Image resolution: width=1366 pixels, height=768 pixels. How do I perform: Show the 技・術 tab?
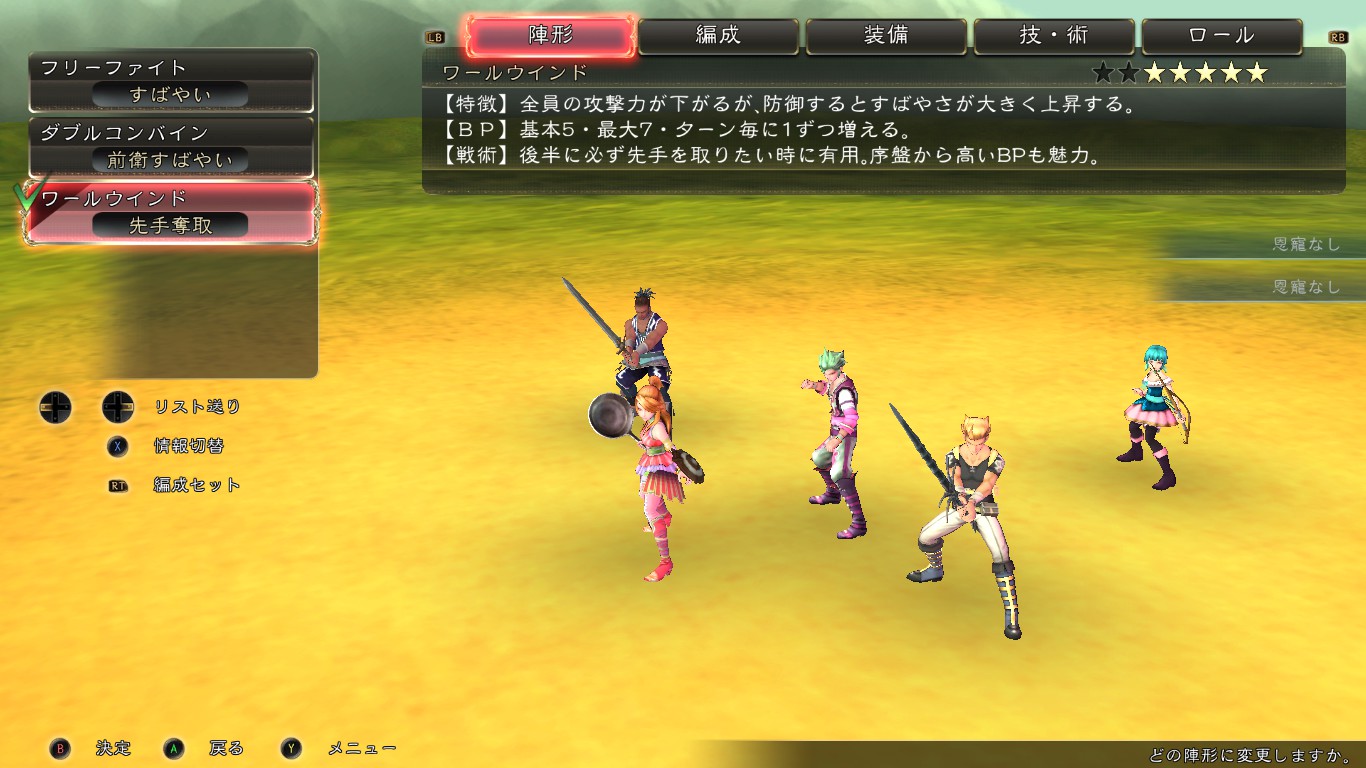[1055, 36]
